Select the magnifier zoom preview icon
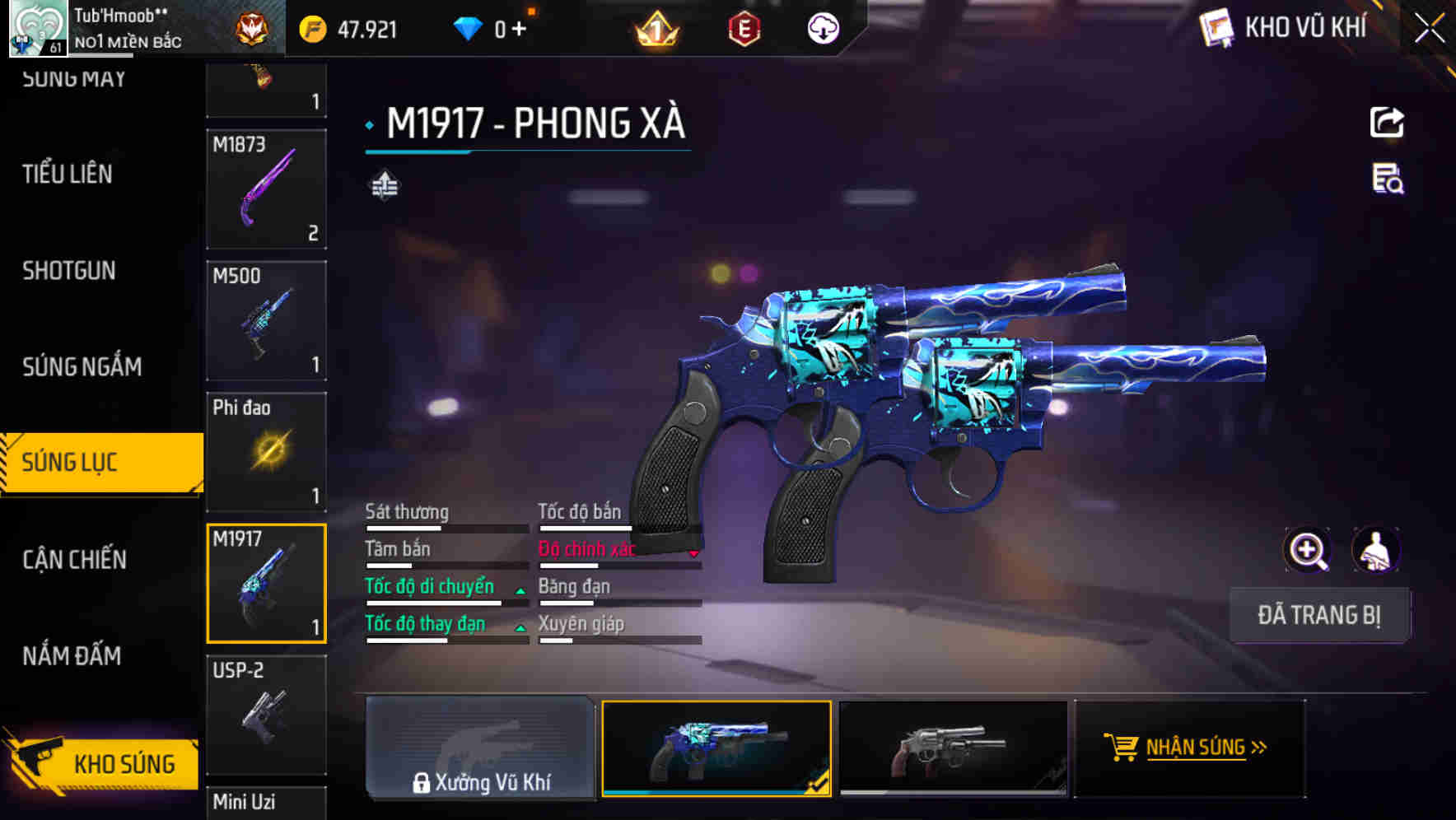This screenshot has width=1456, height=820. click(1305, 550)
